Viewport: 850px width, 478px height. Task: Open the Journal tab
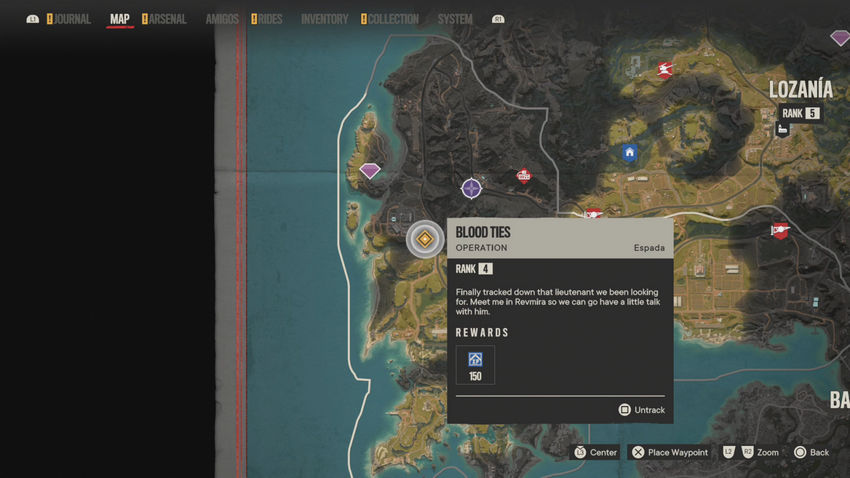(x=72, y=19)
